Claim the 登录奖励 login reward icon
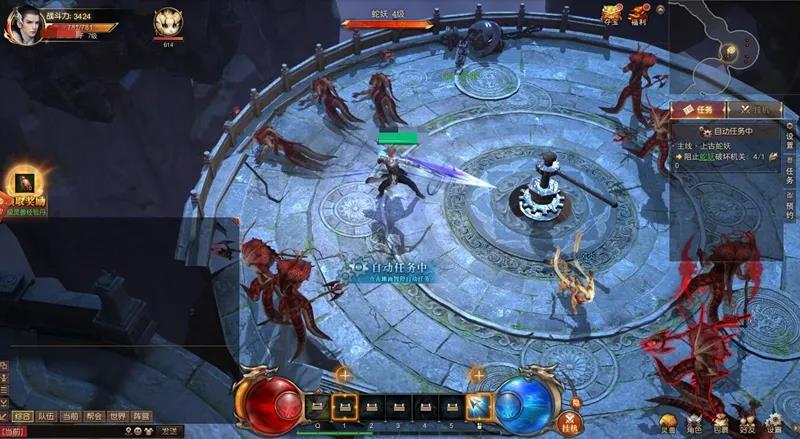Screen dimensions: 800x439 (x=22, y=184)
